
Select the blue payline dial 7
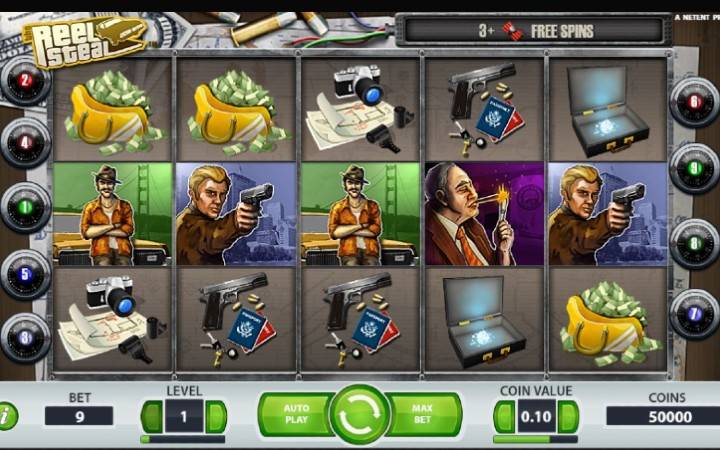694,314
